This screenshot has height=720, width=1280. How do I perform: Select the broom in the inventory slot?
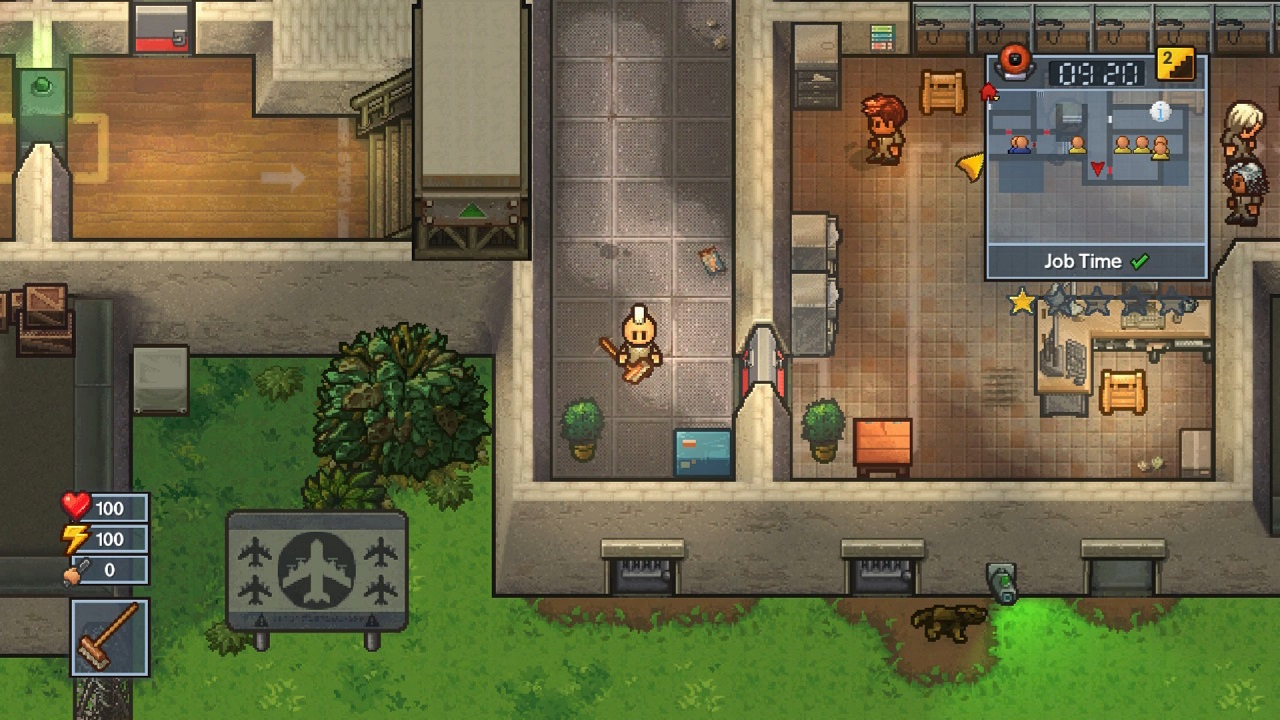tap(108, 638)
